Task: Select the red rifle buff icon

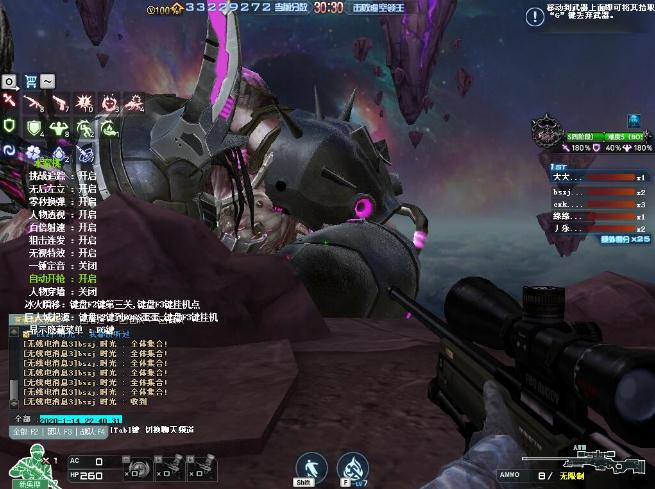Action: [x=33, y=102]
